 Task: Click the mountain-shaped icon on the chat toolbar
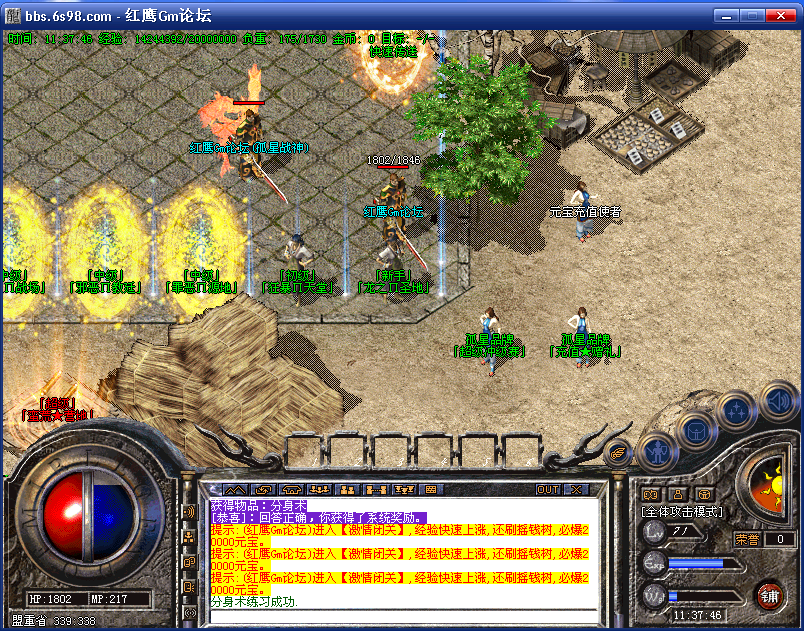(235, 490)
